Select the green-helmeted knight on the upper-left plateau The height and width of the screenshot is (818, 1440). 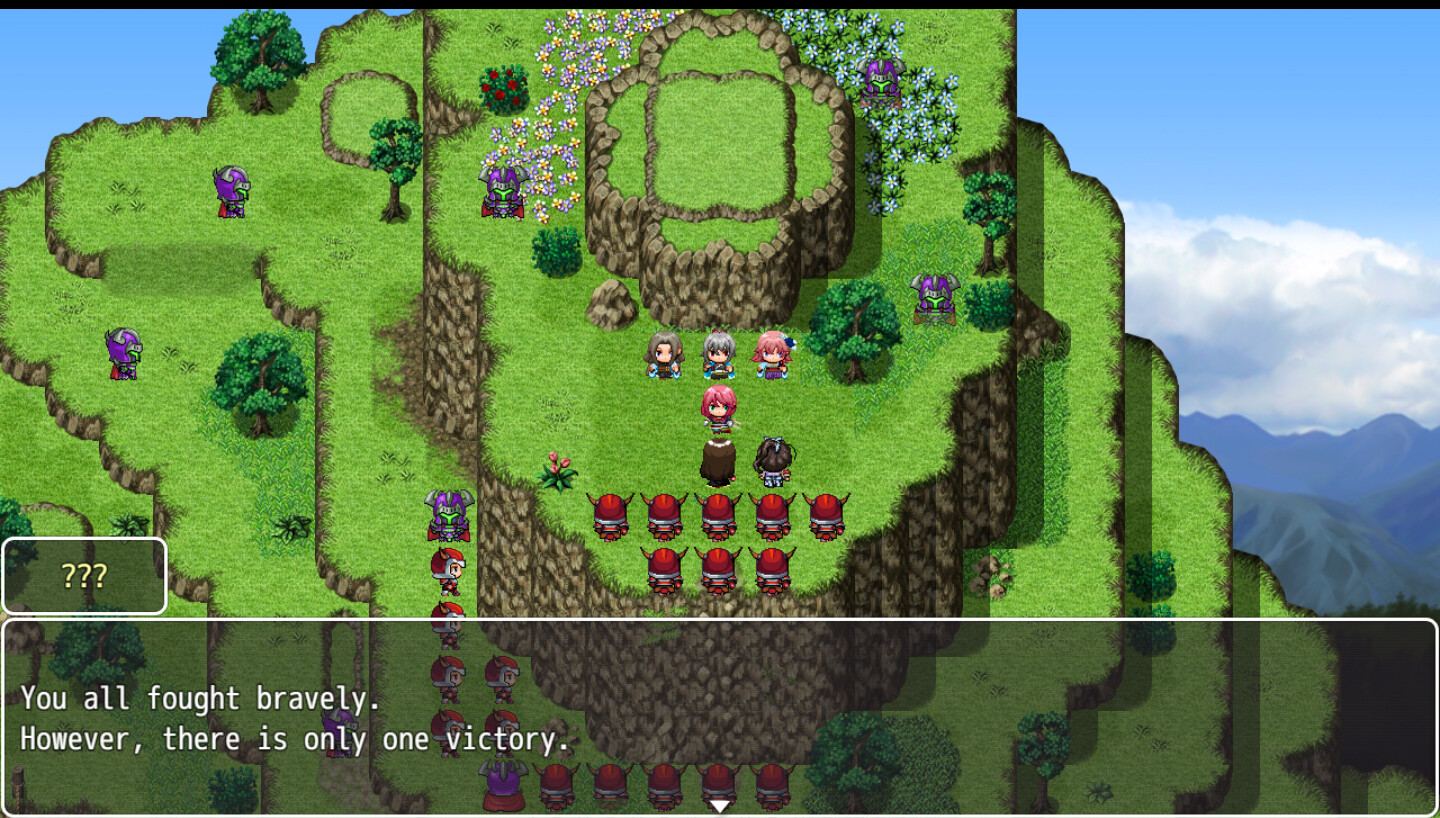coord(230,190)
